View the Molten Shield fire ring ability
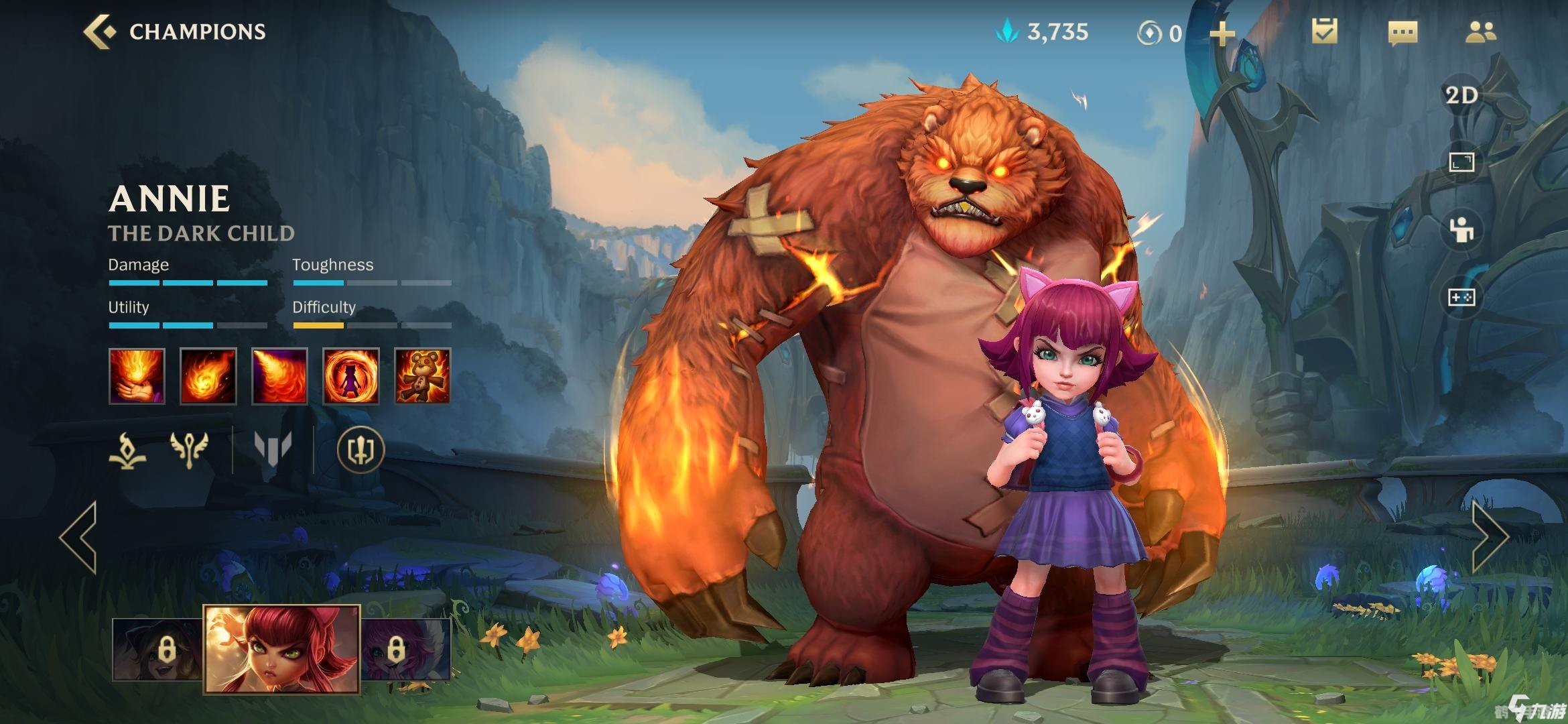 (x=351, y=376)
